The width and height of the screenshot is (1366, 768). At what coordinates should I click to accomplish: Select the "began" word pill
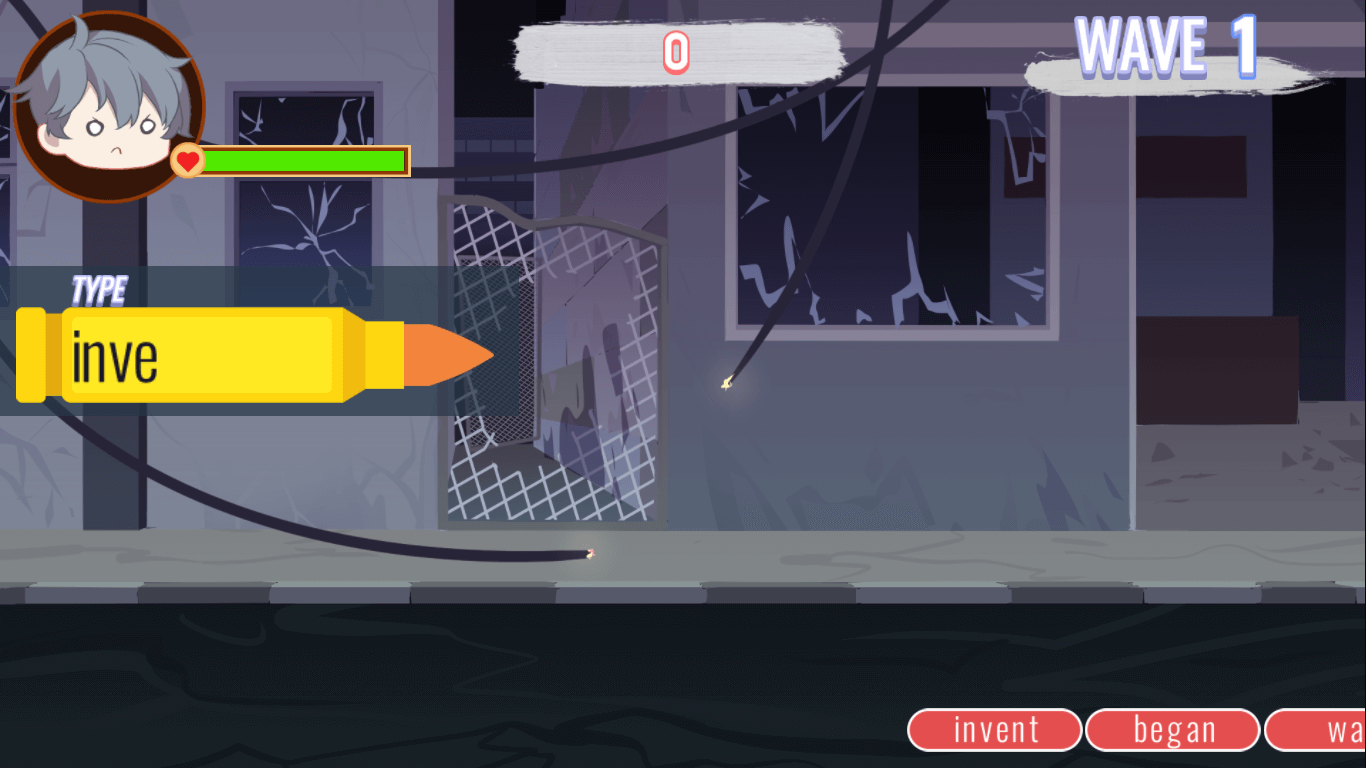pyautogui.click(x=1173, y=730)
